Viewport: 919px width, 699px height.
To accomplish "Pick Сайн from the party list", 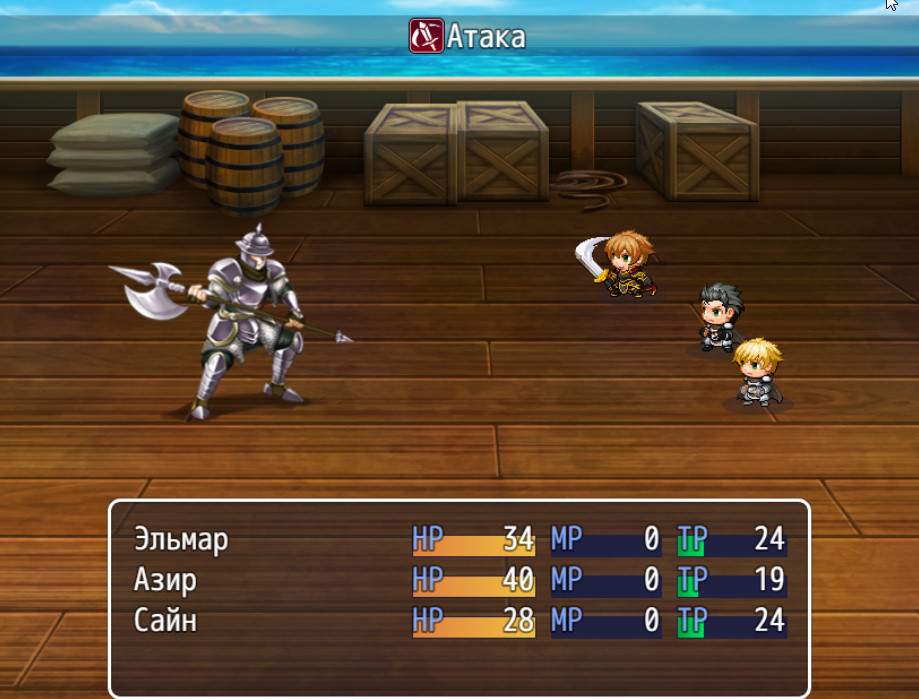I will pyautogui.click(x=166, y=621).
